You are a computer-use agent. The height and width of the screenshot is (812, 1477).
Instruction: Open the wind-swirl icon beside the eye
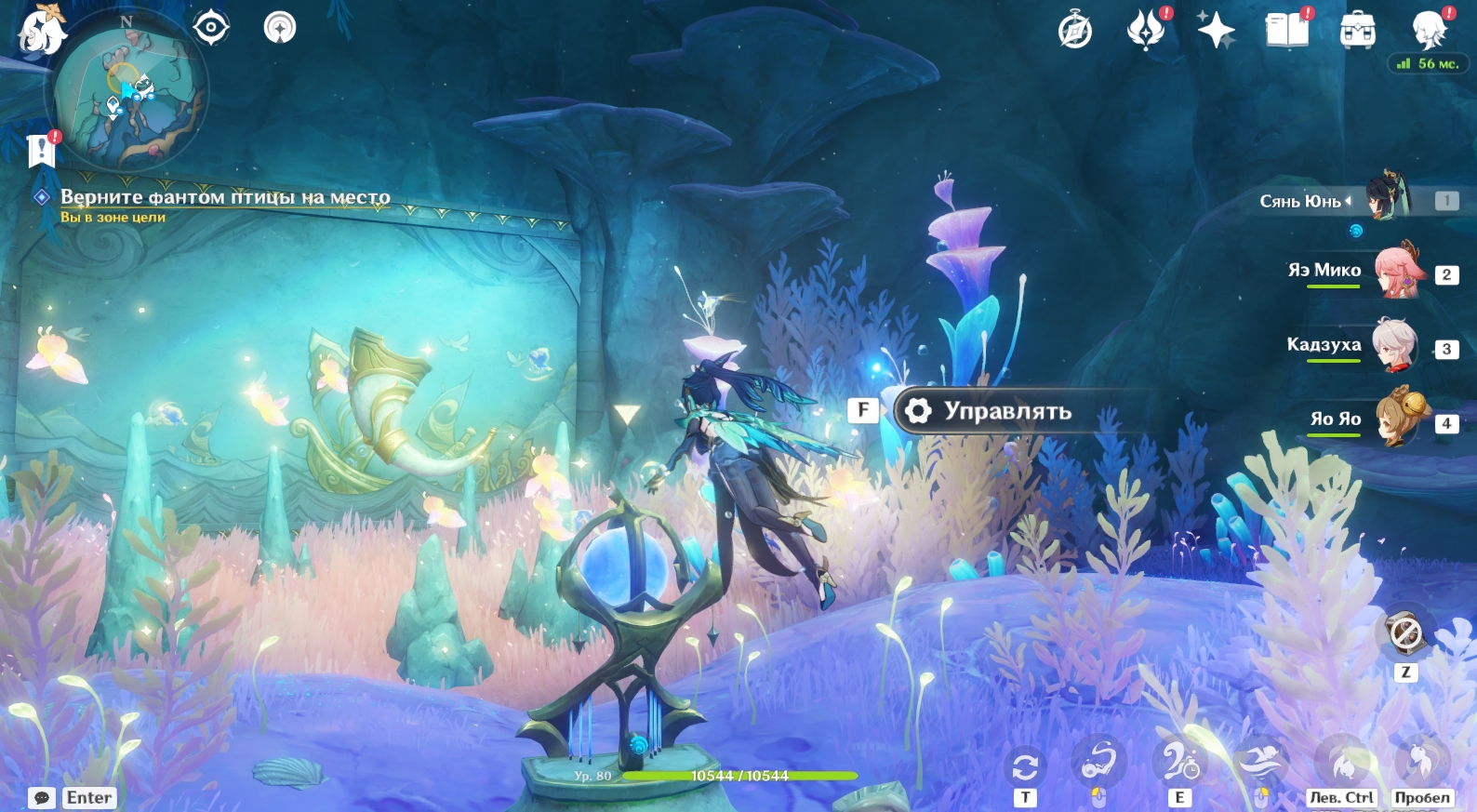click(280, 28)
